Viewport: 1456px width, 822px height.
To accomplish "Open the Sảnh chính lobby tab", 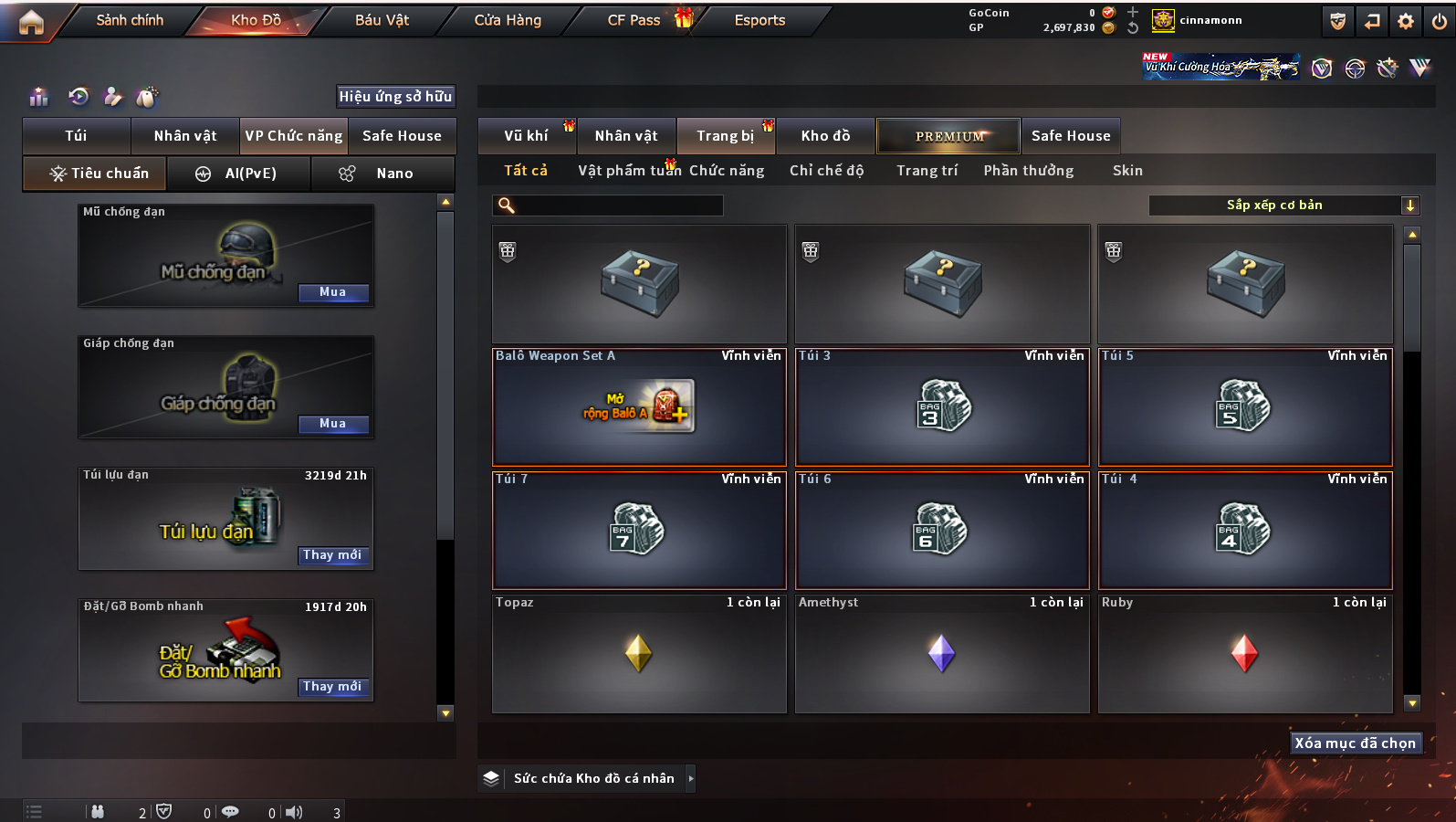I will [x=130, y=20].
